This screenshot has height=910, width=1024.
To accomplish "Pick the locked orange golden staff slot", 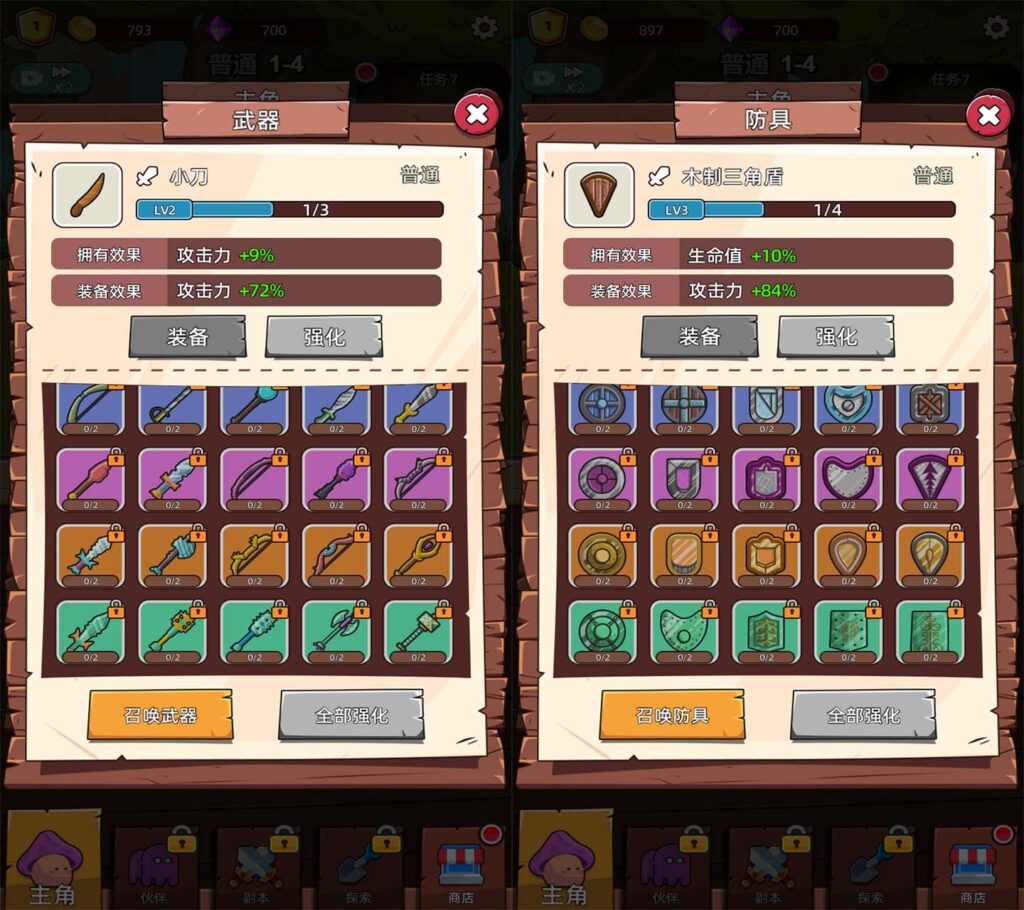I will coord(417,555).
